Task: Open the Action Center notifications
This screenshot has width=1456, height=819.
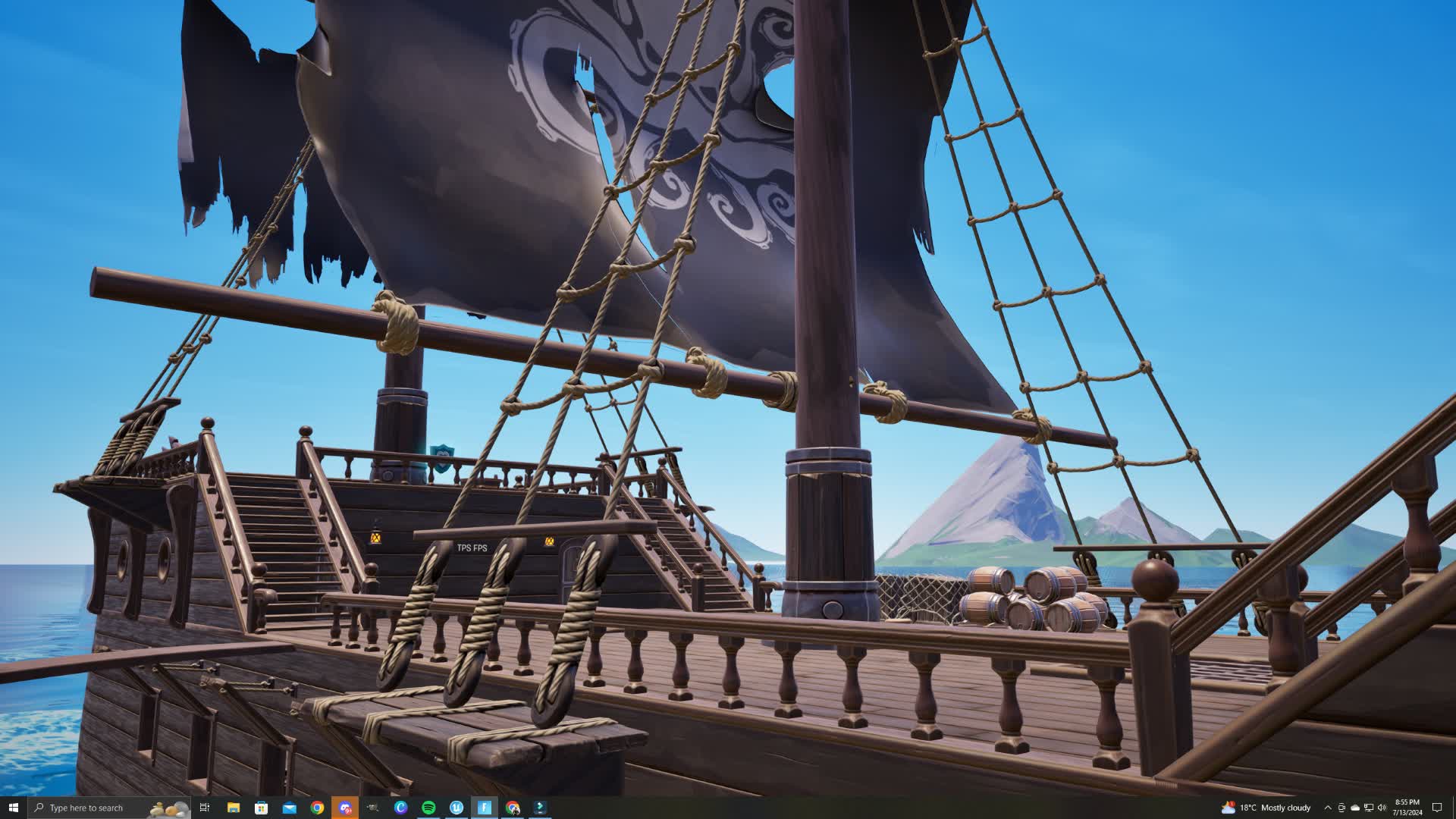Action: [x=1439, y=808]
